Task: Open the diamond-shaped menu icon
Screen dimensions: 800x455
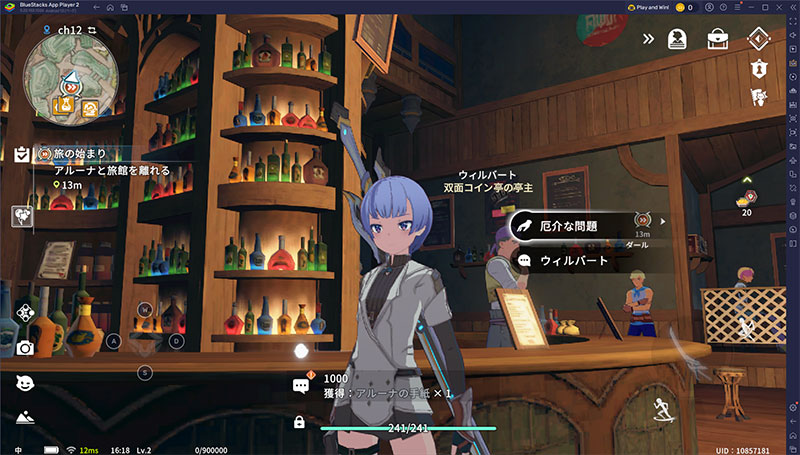Action: (757, 39)
